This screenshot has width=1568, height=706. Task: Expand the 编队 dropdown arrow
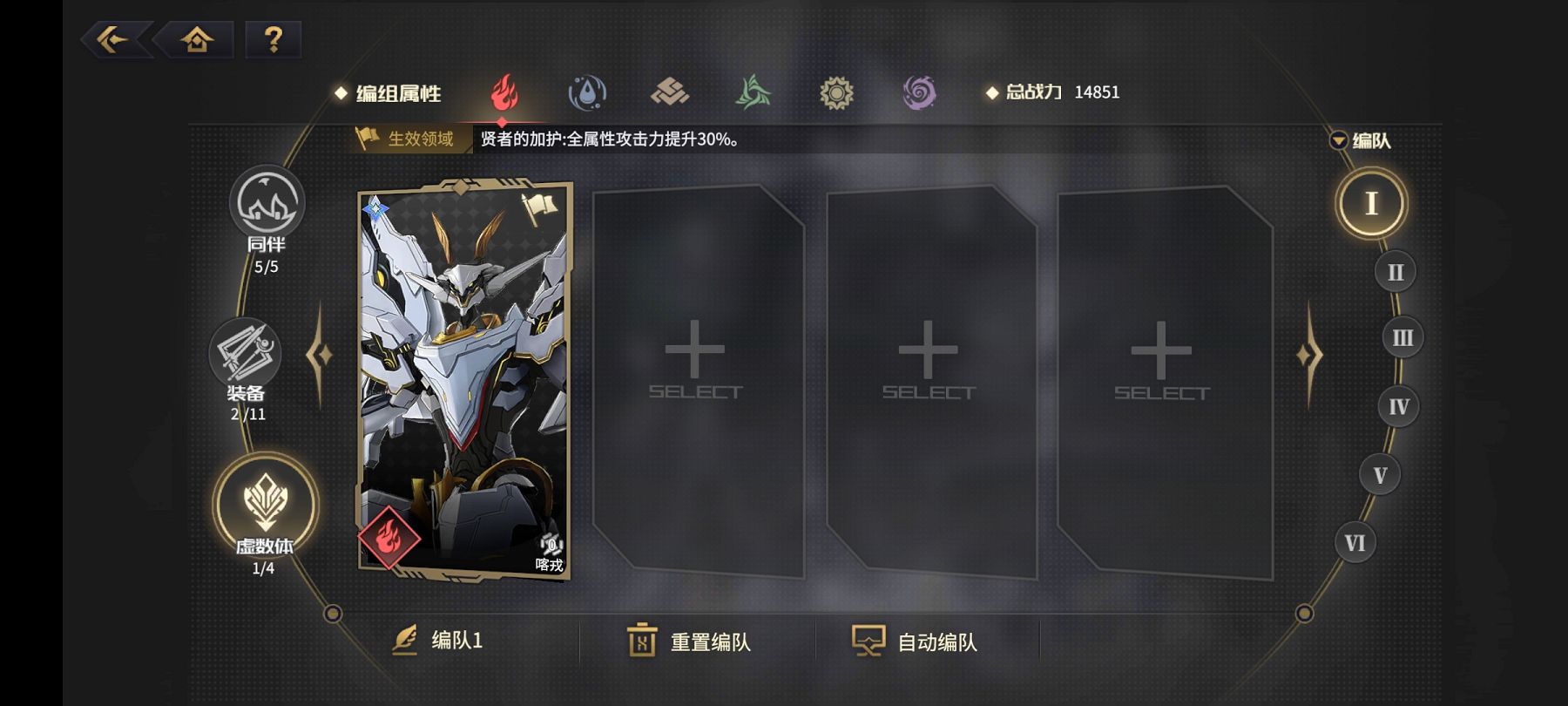[1339, 140]
